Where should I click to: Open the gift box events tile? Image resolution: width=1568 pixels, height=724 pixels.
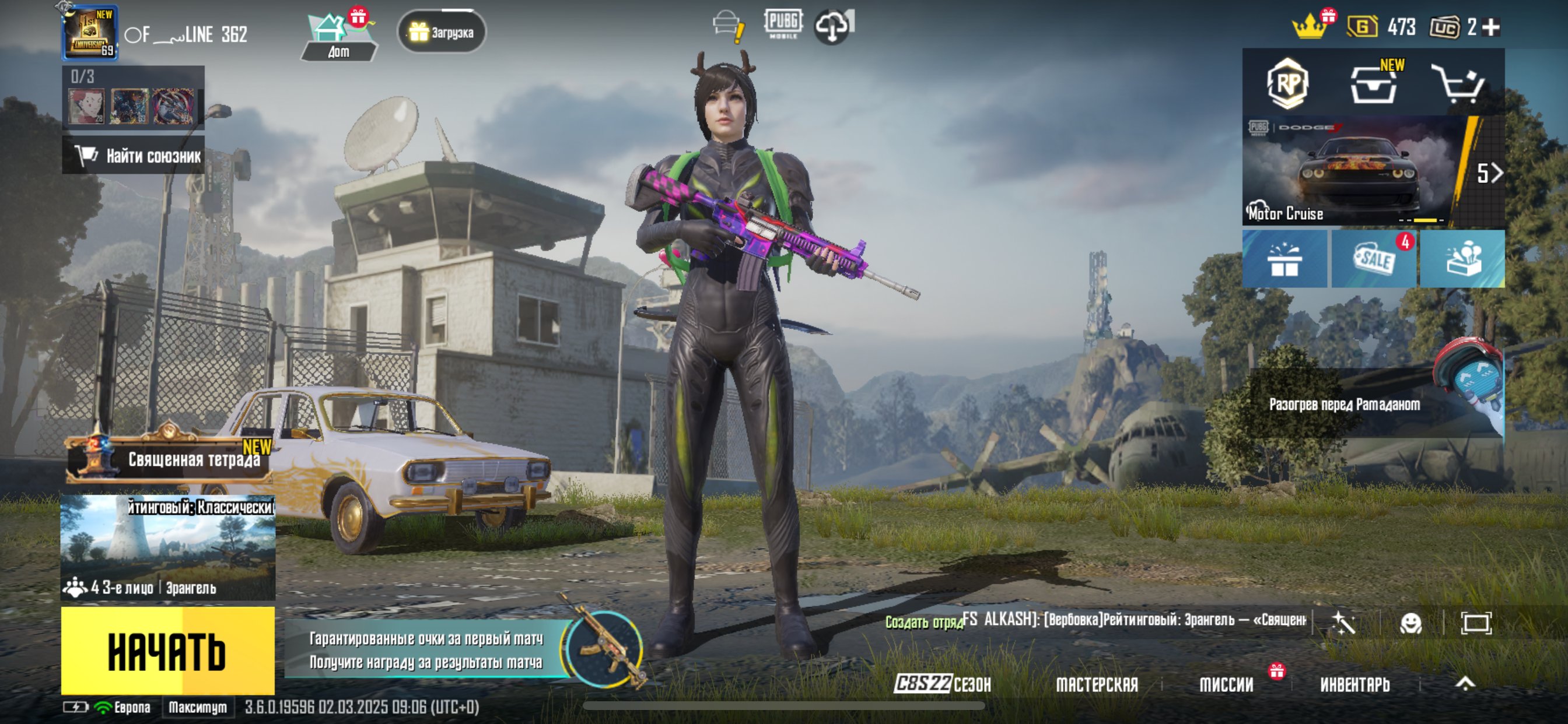coord(1284,259)
